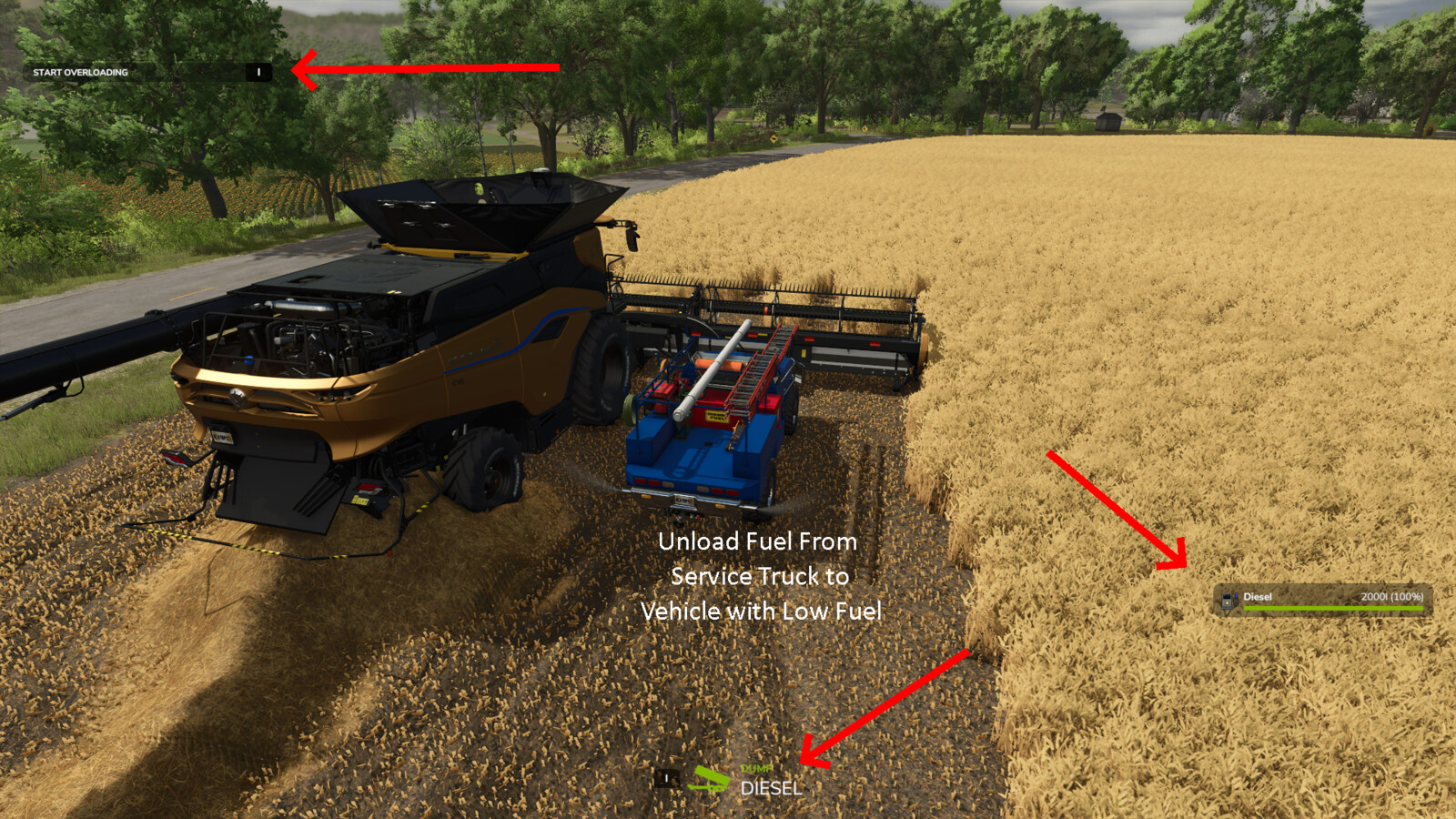Click the red arrow pointing at START OVERLOADING

point(428,70)
